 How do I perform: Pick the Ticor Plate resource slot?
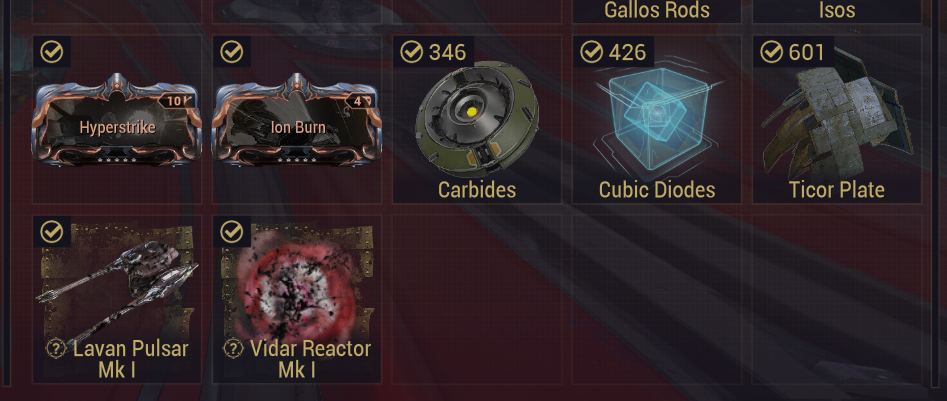click(837, 120)
